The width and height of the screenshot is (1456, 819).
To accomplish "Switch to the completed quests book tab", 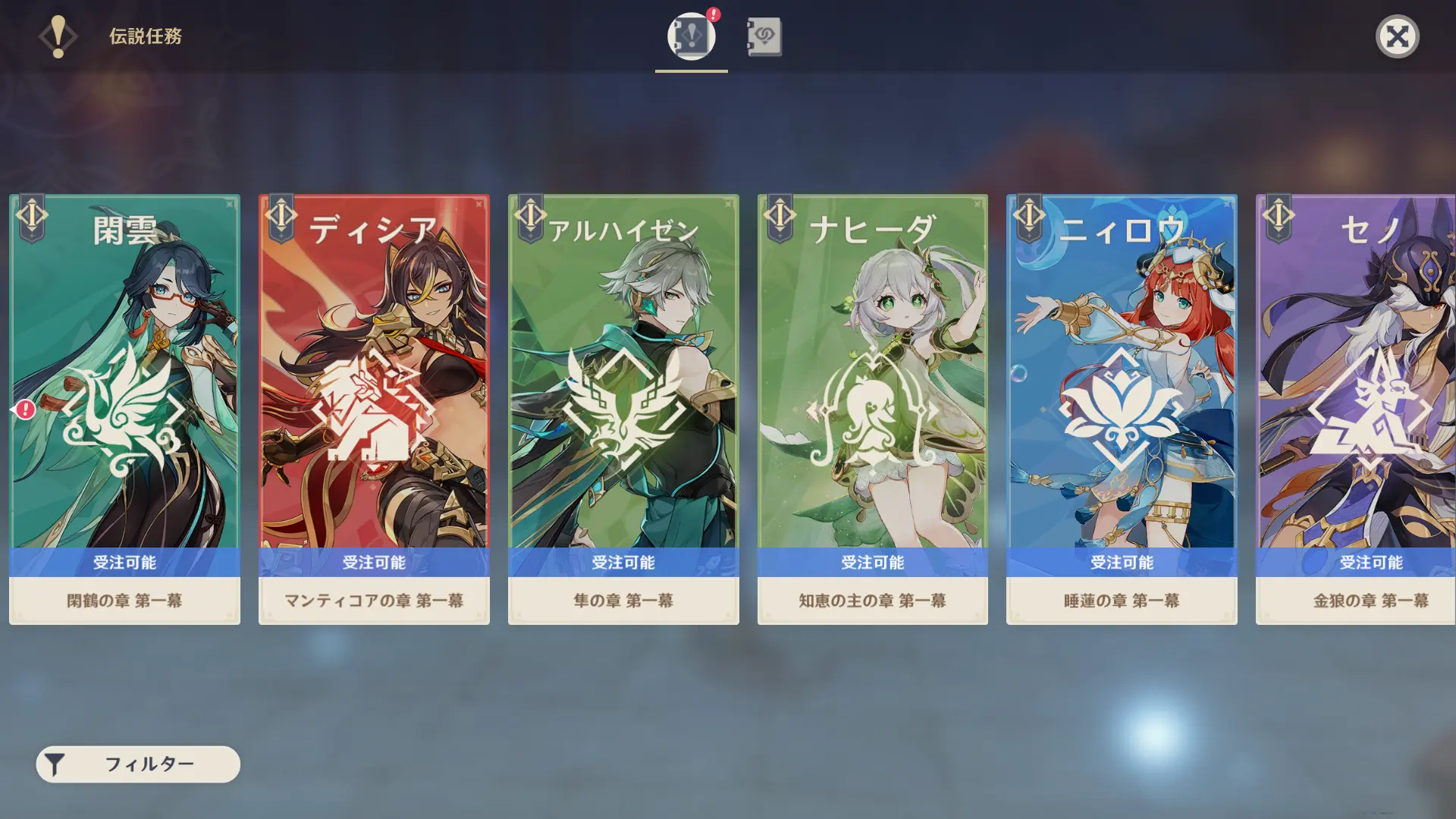I will click(762, 35).
